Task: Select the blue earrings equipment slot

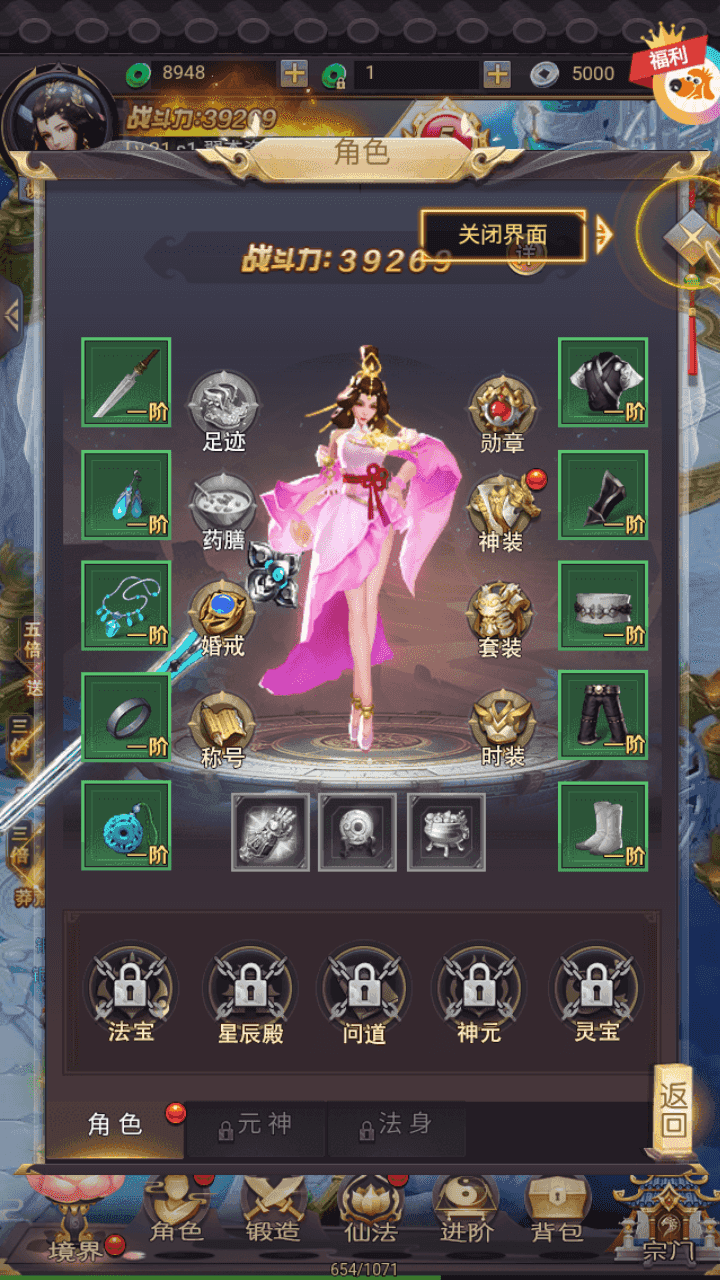Action: [x=126, y=494]
